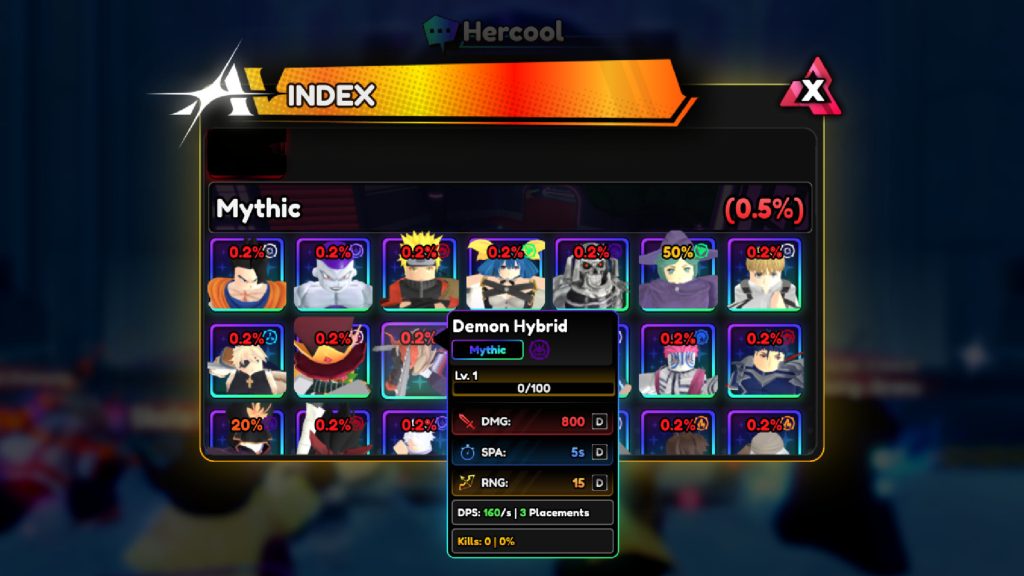Click the RNG stat rank D badge
Viewport: 1024px width, 576px height.
(600, 483)
